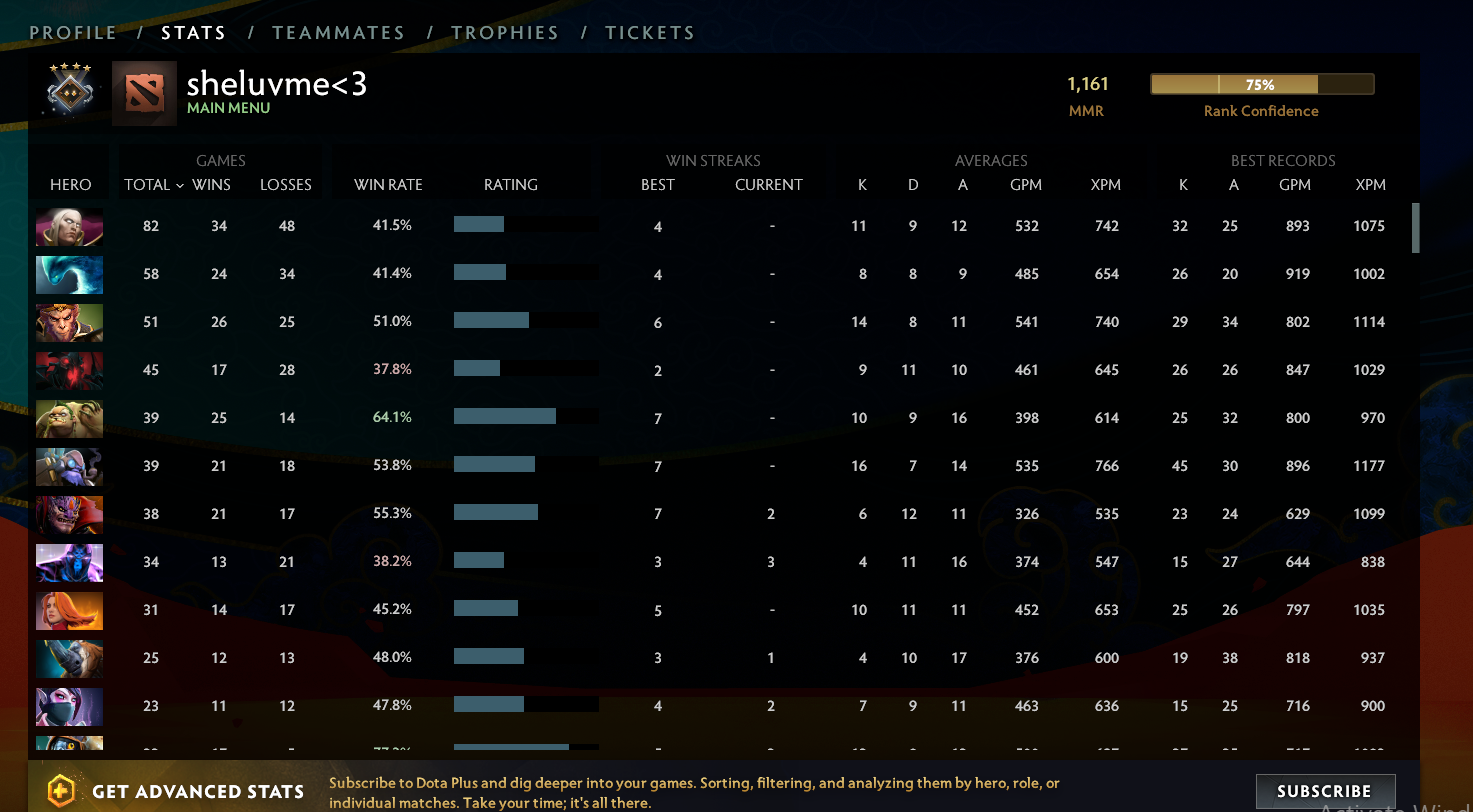Viewport: 1473px width, 812px height.
Task: Click the scrollbar on the stats list
Action: point(1416,228)
